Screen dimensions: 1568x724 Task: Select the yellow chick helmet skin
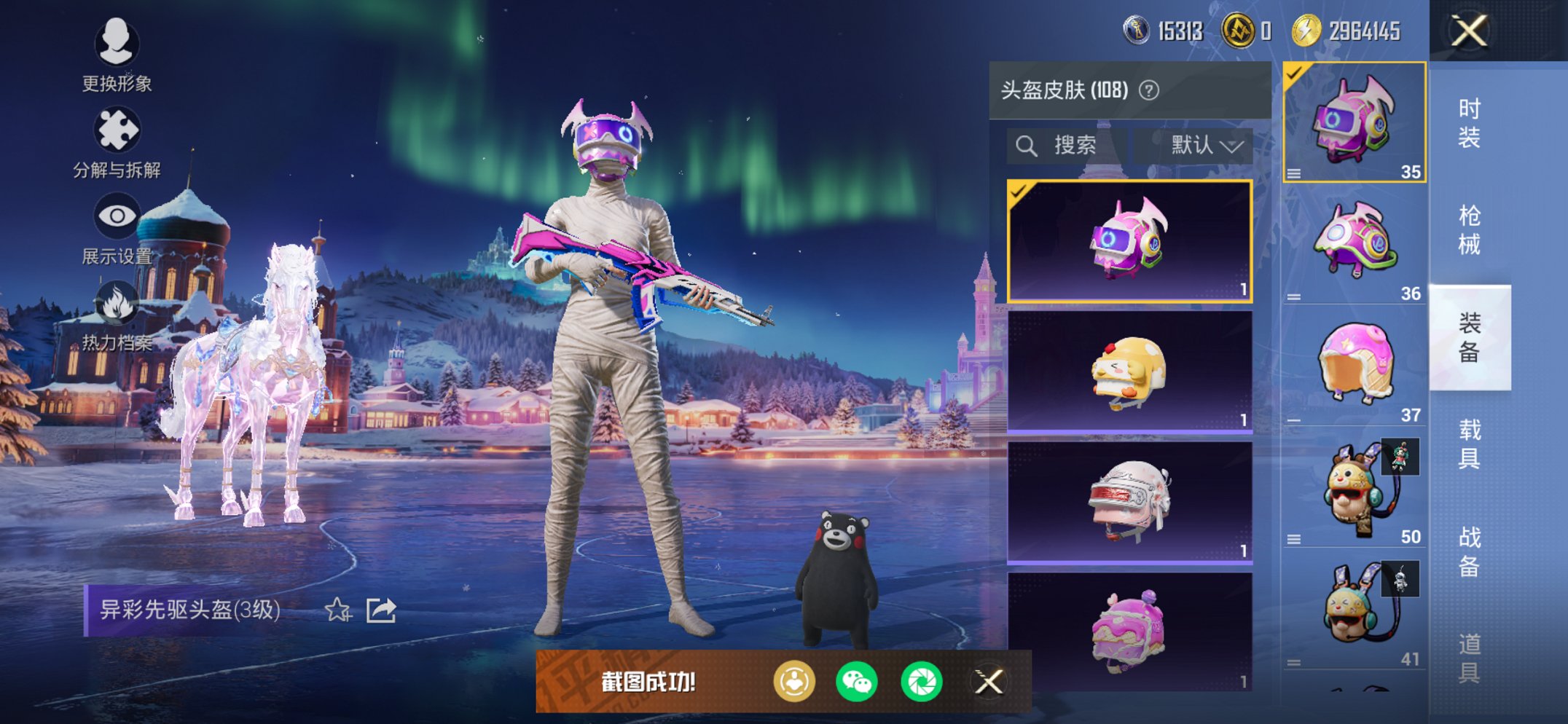1129,372
